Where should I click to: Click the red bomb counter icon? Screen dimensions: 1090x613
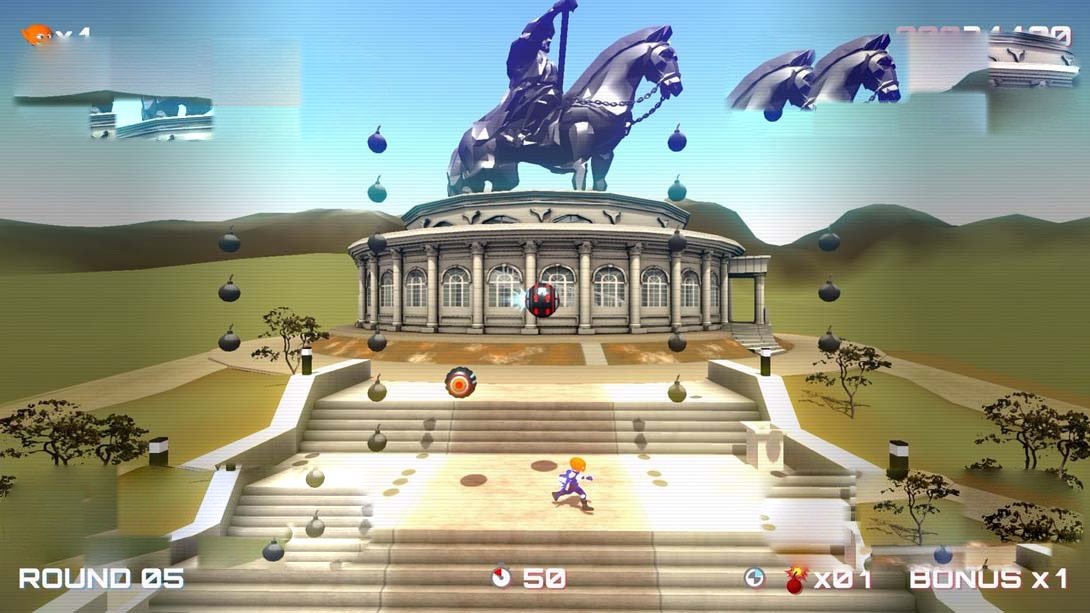pyautogui.click(x=796, y=579)
